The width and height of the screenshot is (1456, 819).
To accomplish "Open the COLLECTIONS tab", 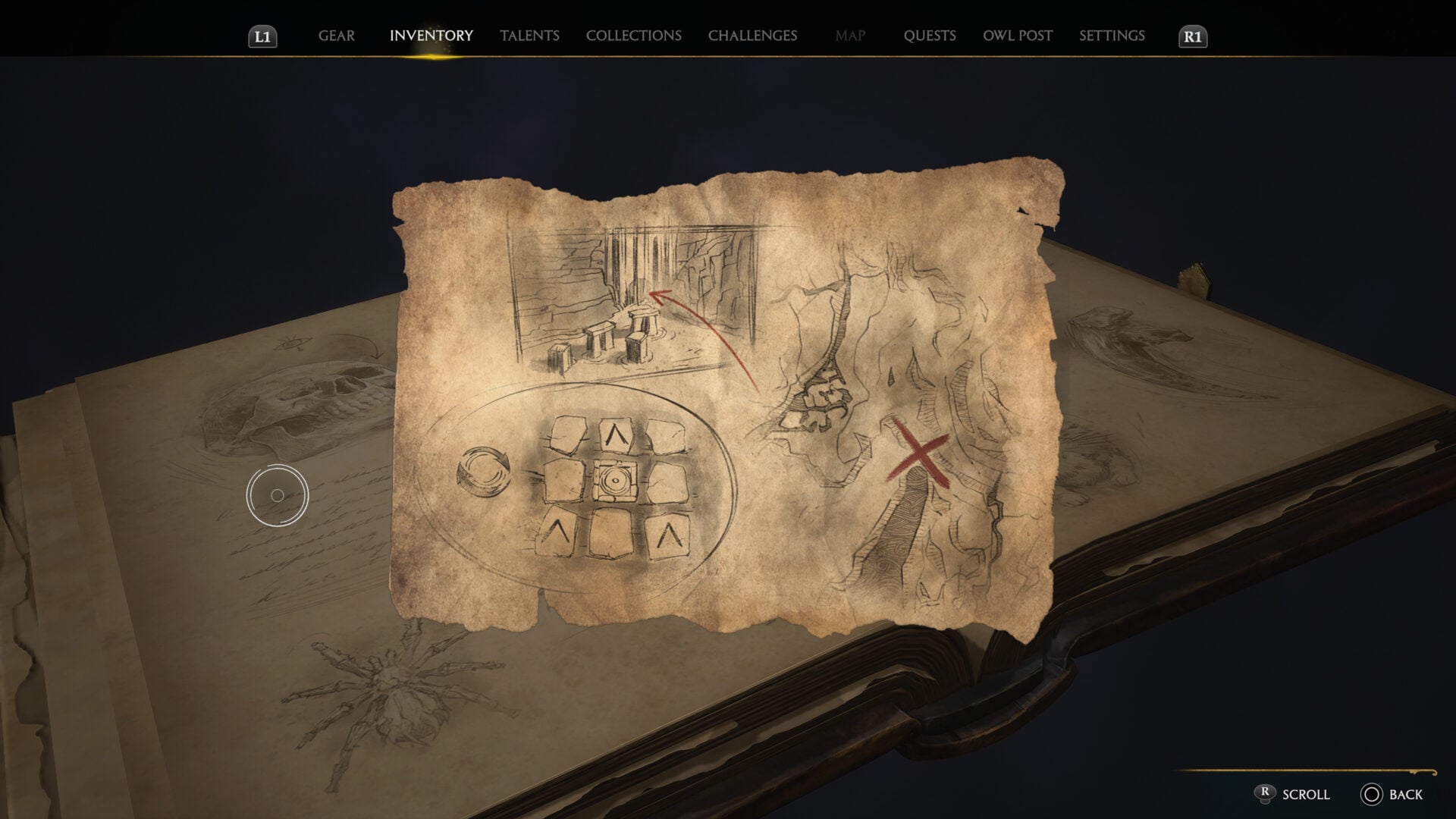I will 633,35.
